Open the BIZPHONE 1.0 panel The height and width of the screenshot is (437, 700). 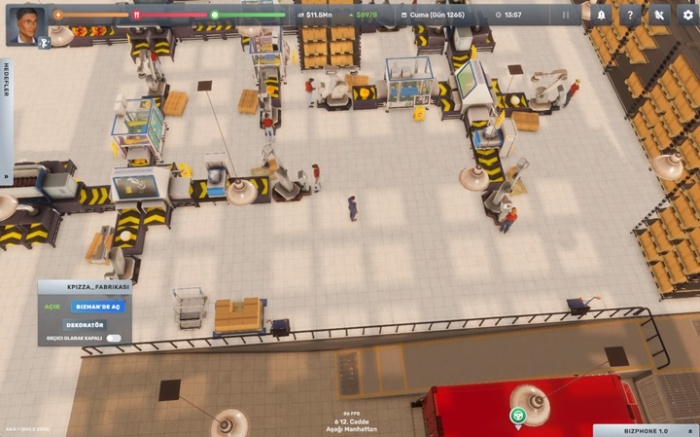click(645, 430)
